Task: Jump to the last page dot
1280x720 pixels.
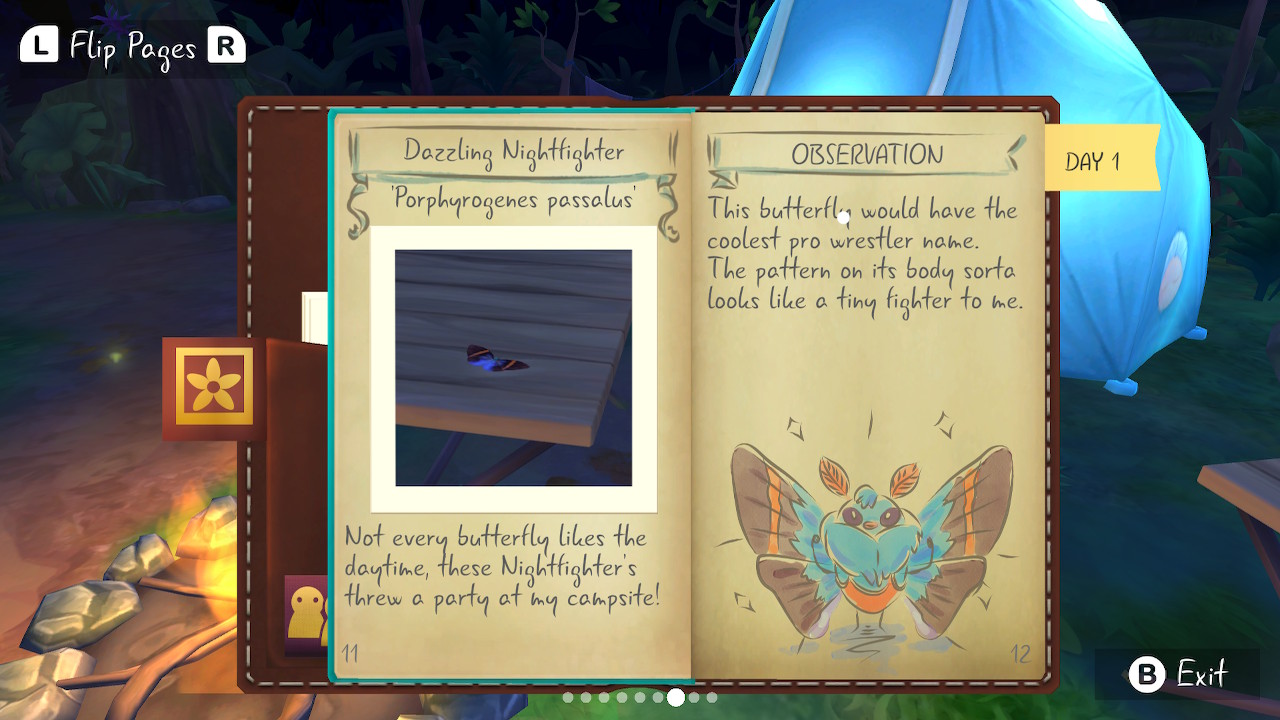Action: (712, 697)
